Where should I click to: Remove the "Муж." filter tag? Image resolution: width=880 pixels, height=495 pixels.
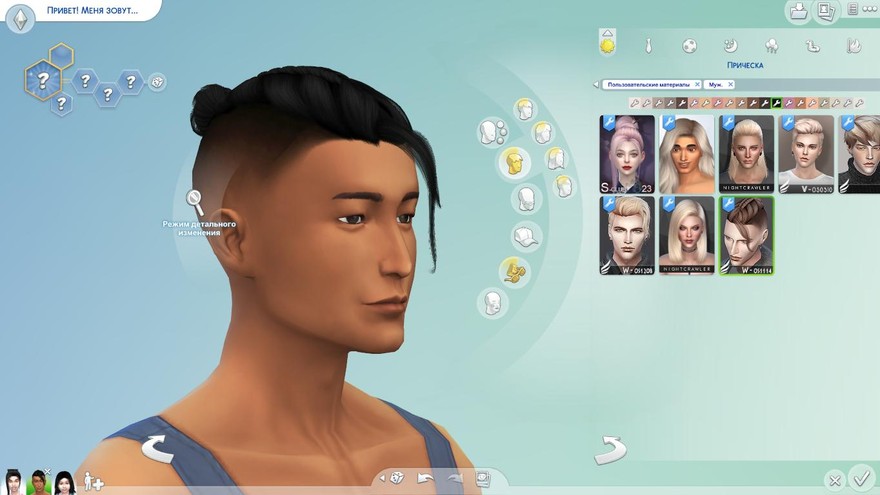pyautogui.click(x=730, y=85)
